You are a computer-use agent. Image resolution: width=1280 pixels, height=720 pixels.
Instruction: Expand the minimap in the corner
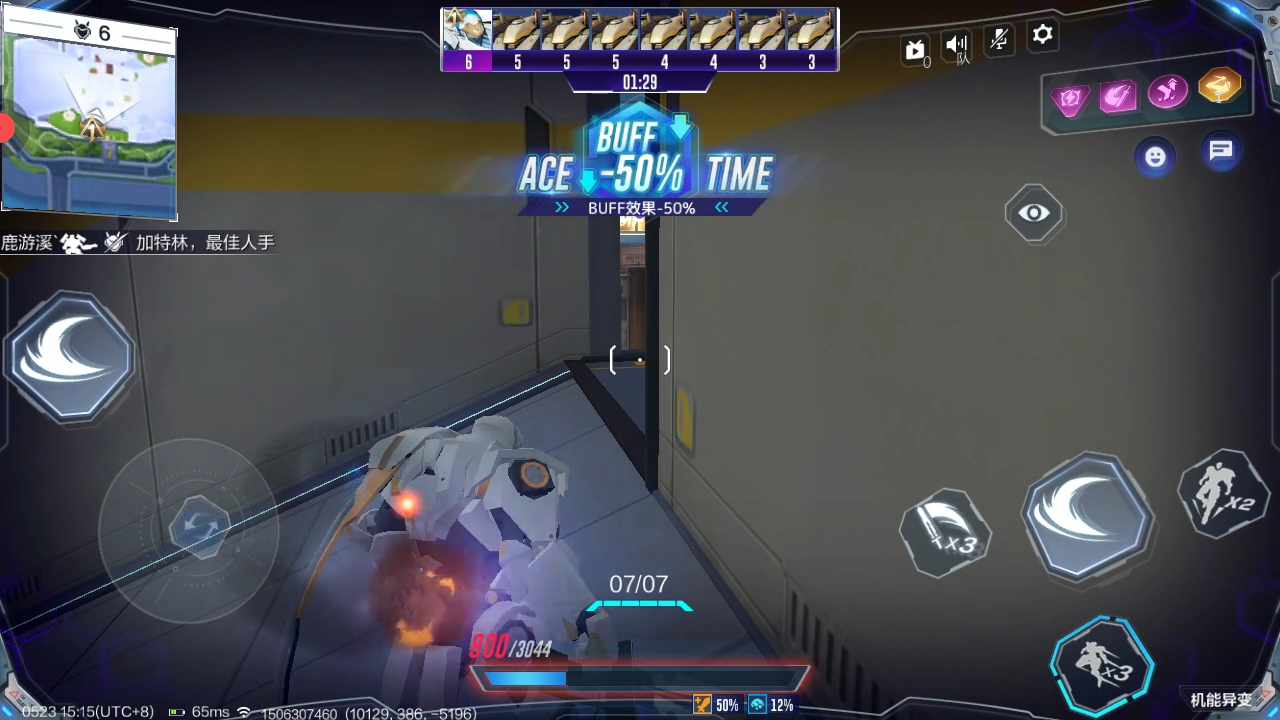click(x=89, y=118)
